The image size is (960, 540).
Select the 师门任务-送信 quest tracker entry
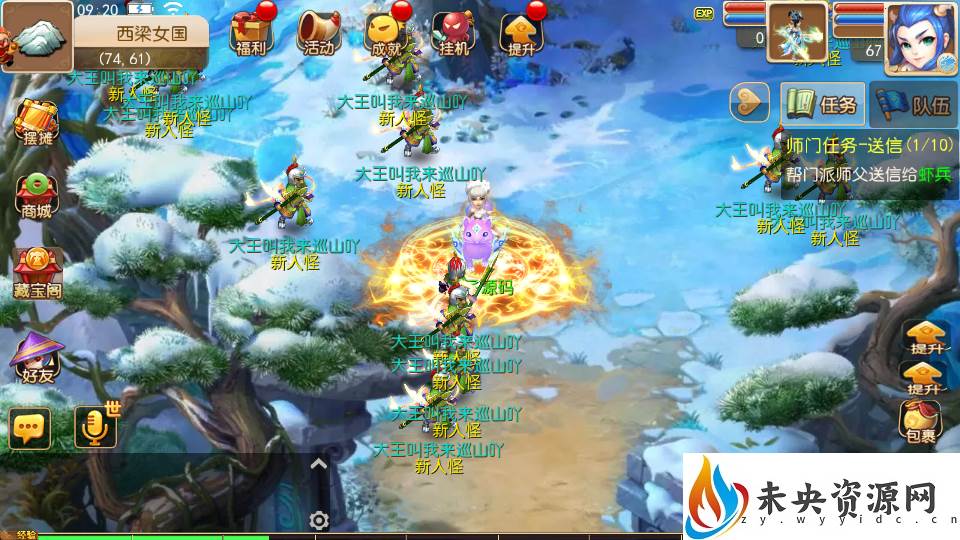pos(868,158)
